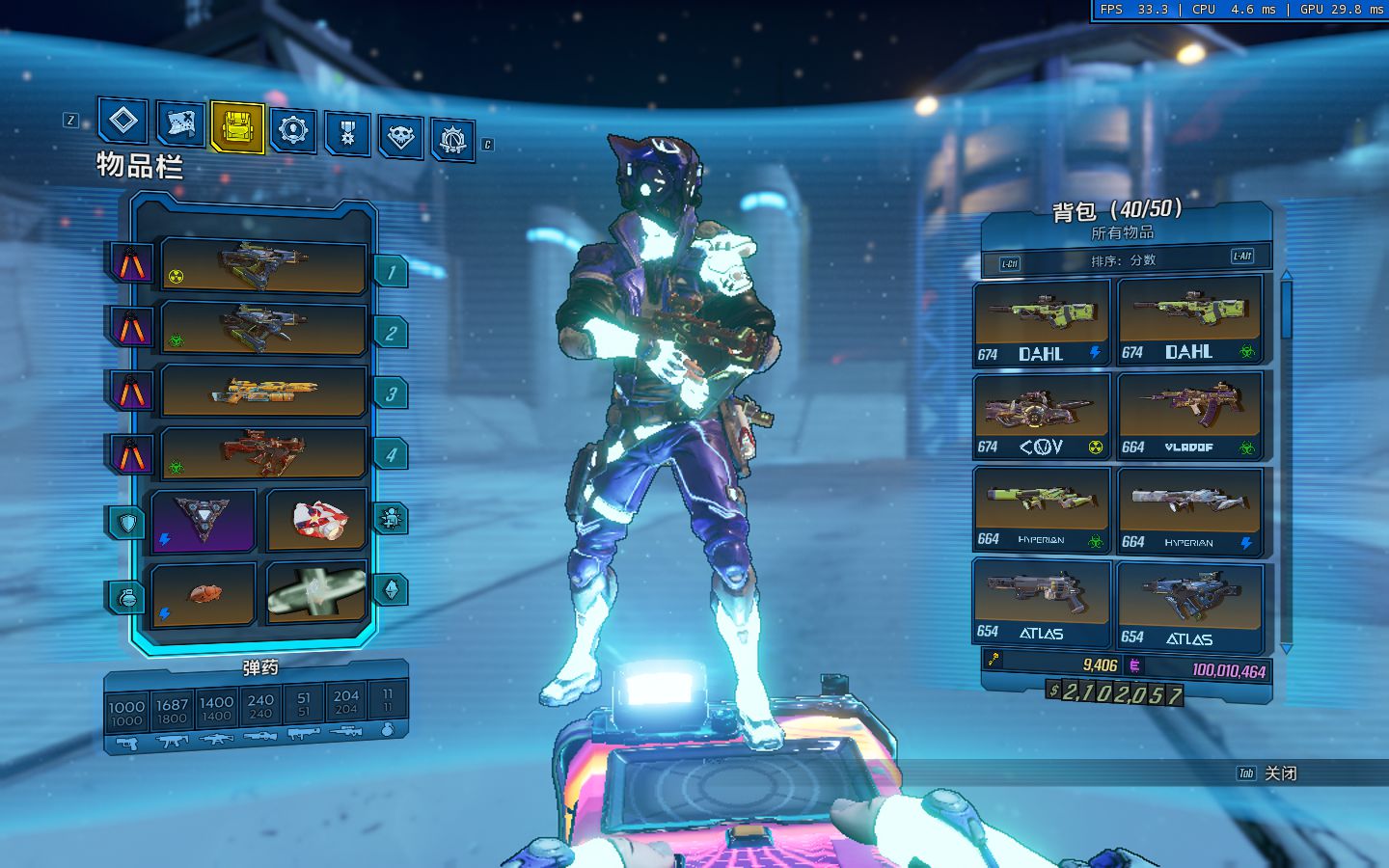Select the 674 COV radiation weapon
This screenshot has height=868, width=1389.
(1041, 417)
